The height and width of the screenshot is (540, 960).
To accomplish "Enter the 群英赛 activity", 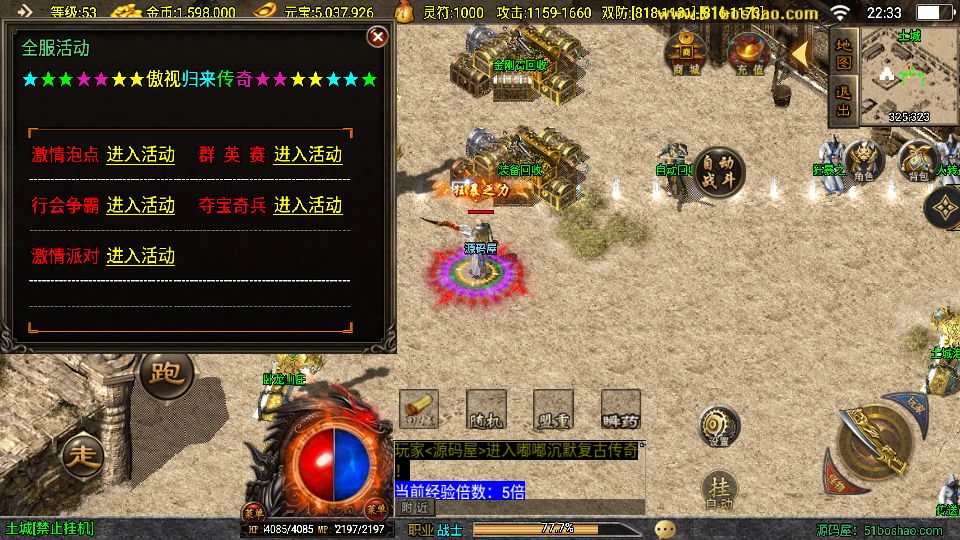I will pyautogui.click(x=308, y=155).
